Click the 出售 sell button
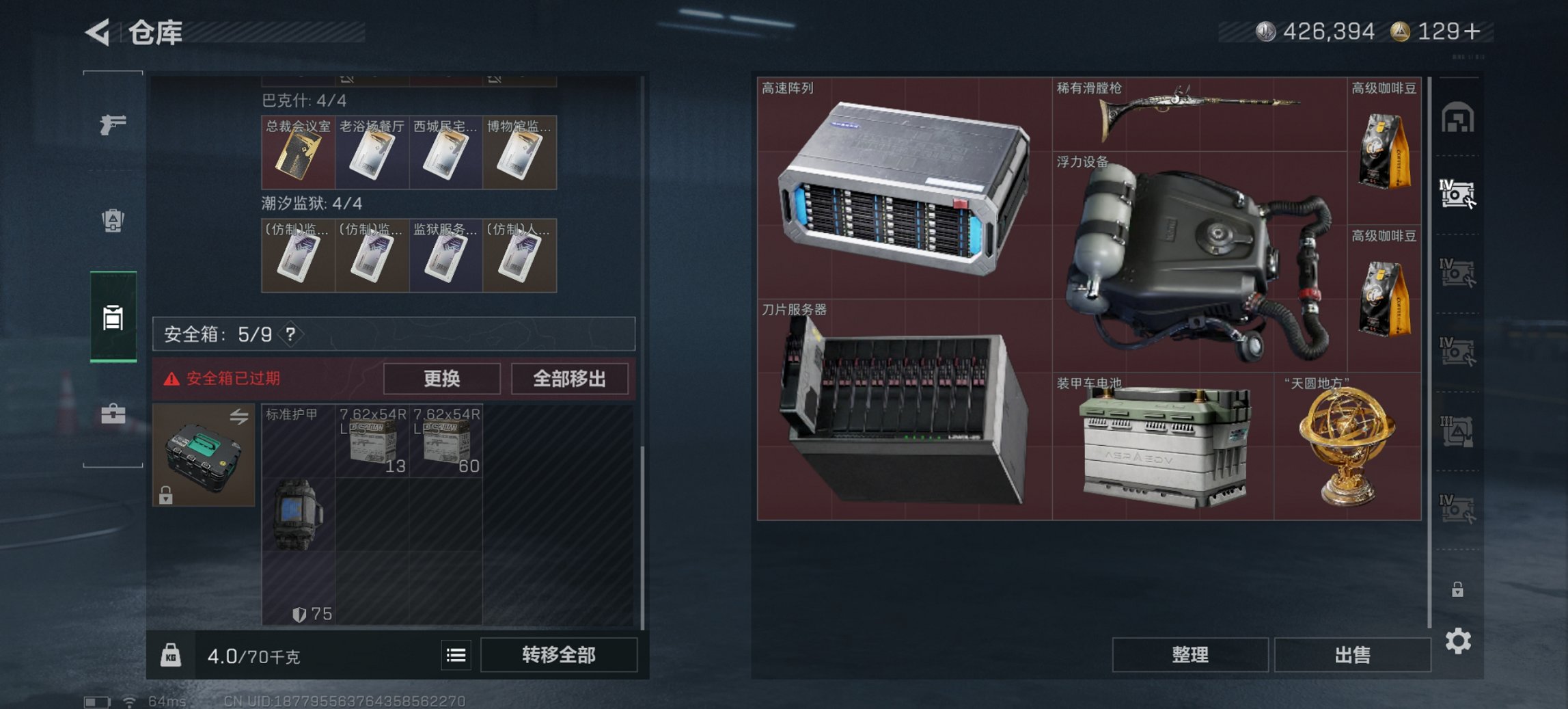 pos(1352,655)
